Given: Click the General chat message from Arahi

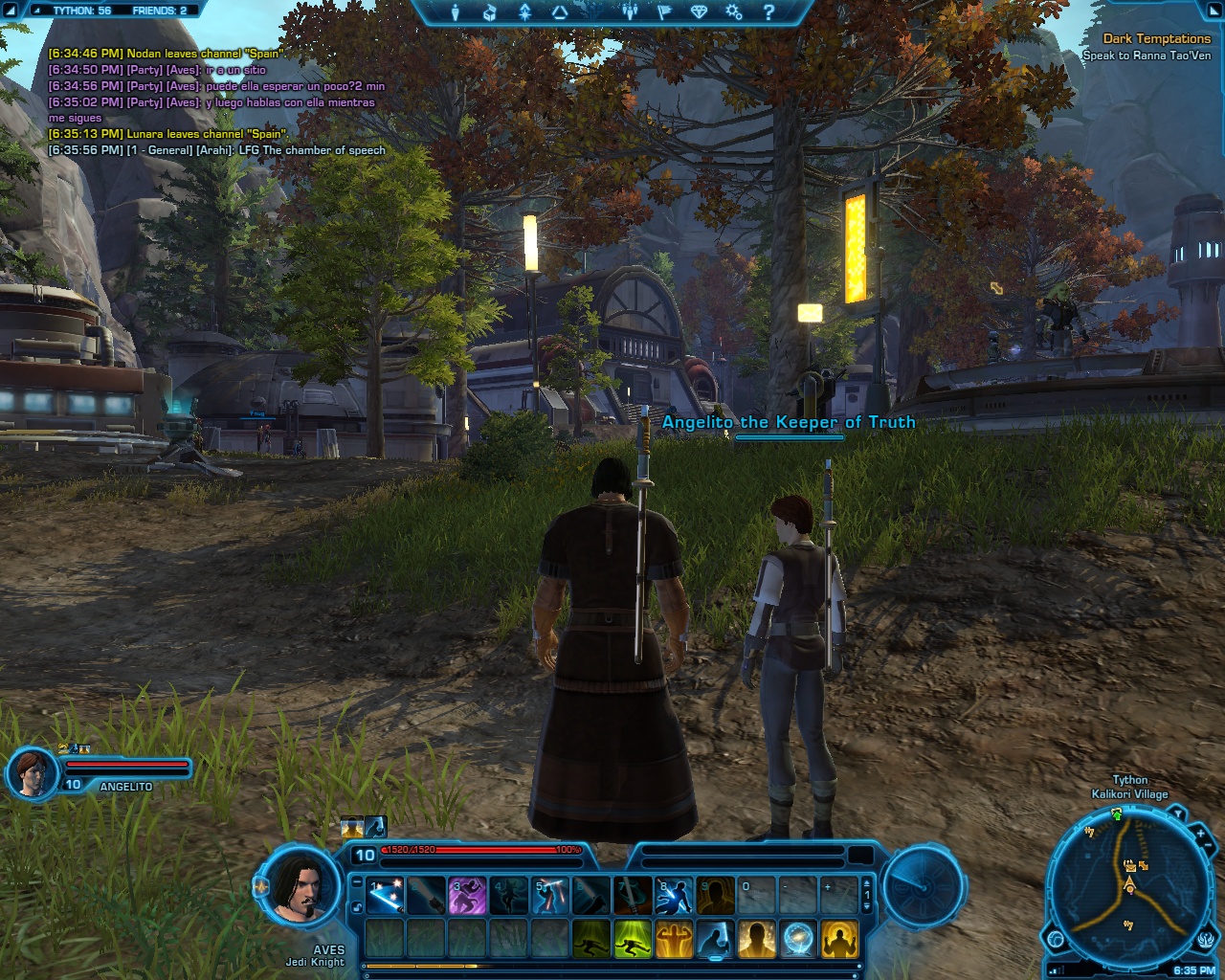Looking at the screenshot, I should click(x=216, y=150).
